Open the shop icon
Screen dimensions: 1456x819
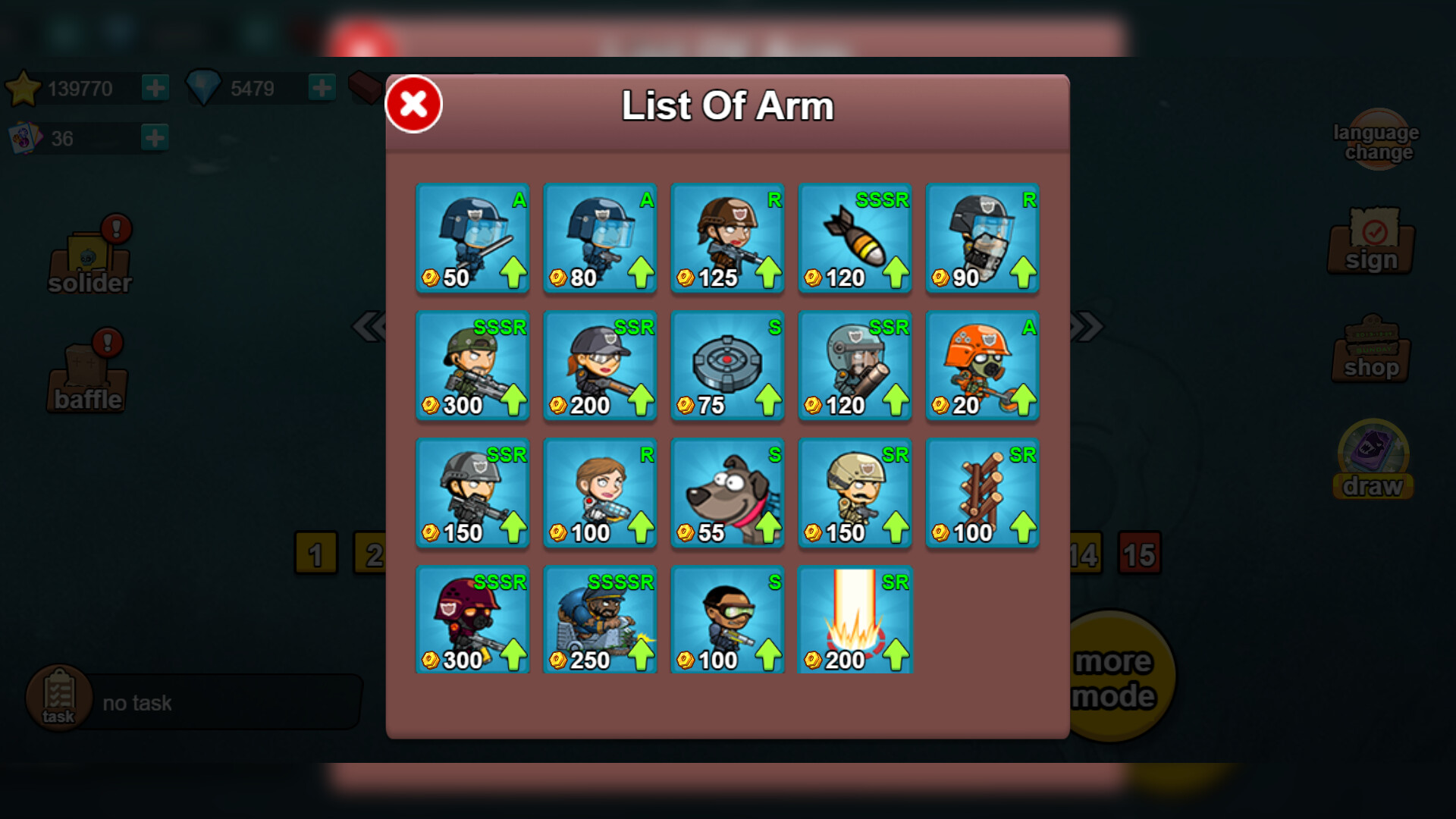click(x=1370, y=353)
